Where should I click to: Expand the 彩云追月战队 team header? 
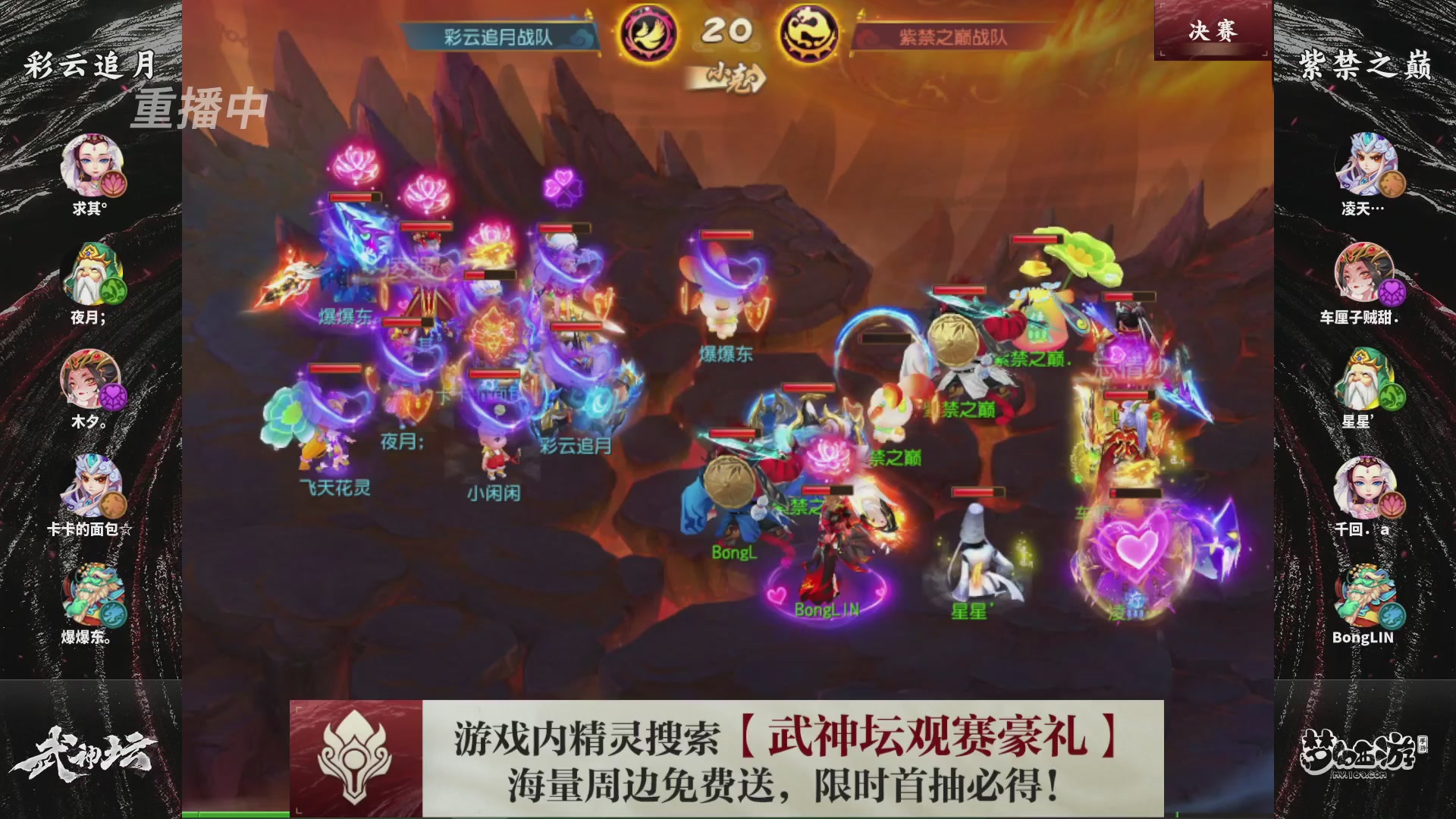(x=497, y=34)
